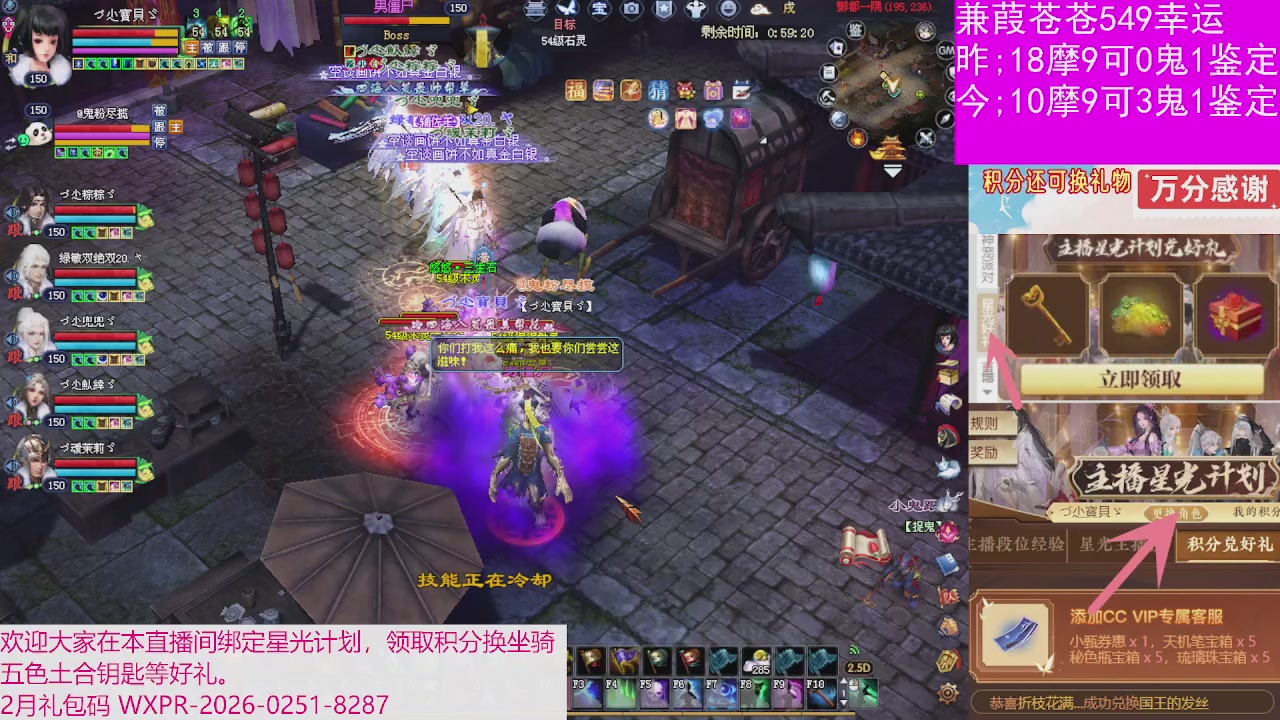Select the camera screenshot icon in the top bar
Image resolution: width=1280 pixels, height=720 pixels.
coord(632,10)
